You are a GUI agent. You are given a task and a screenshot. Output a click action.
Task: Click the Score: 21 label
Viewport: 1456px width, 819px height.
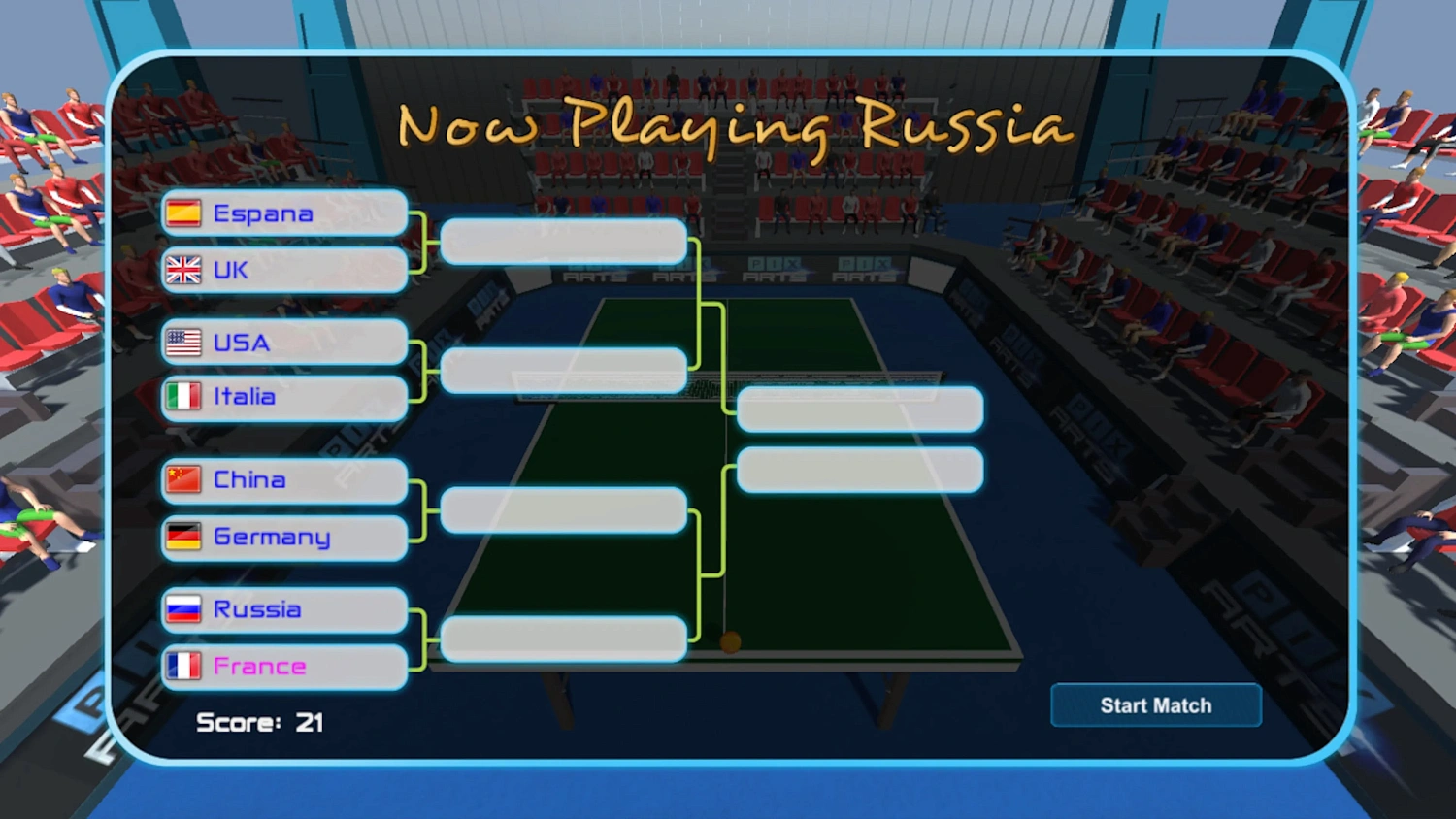[259, 722]
